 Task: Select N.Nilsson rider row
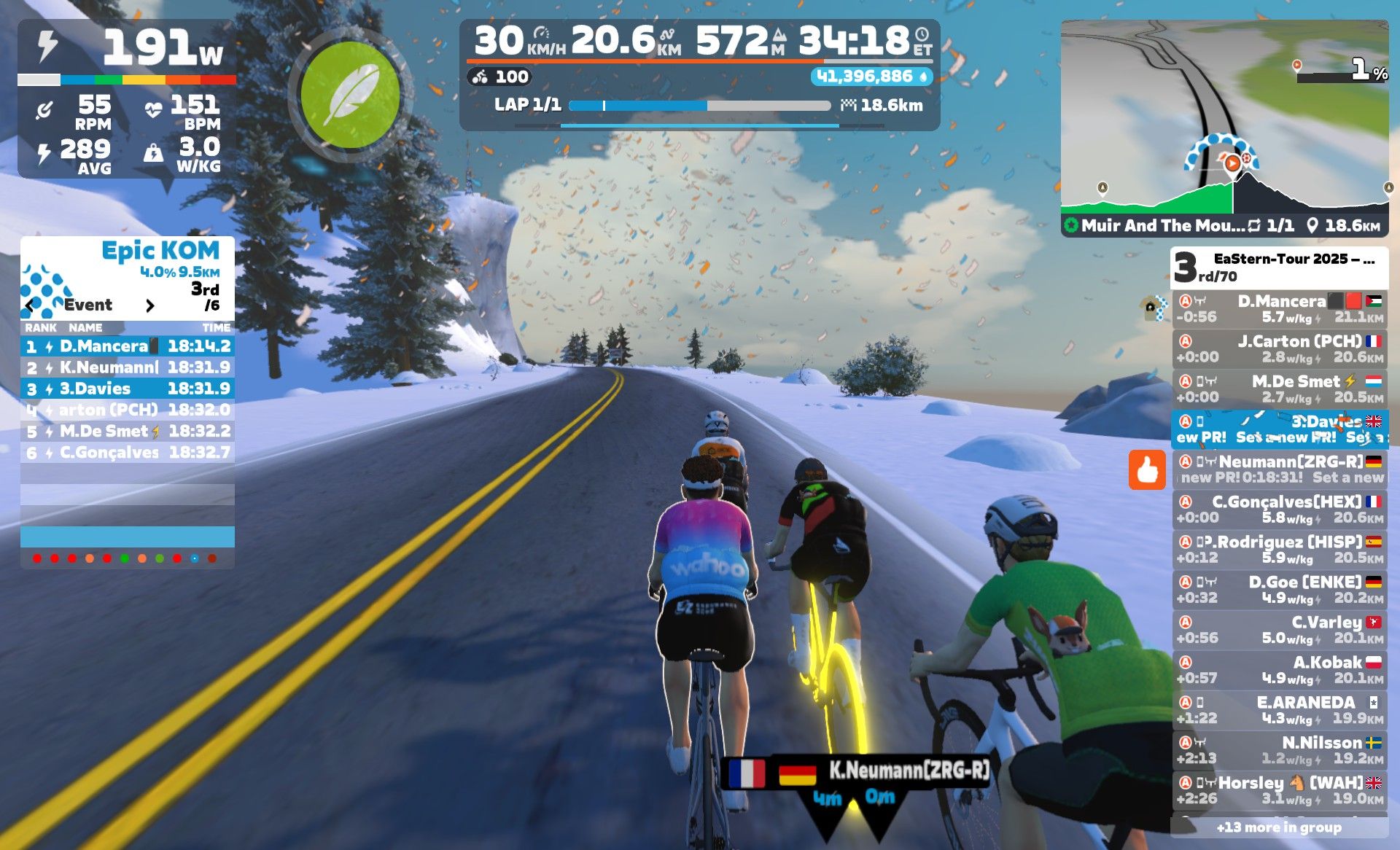[x=1280, y=749]
